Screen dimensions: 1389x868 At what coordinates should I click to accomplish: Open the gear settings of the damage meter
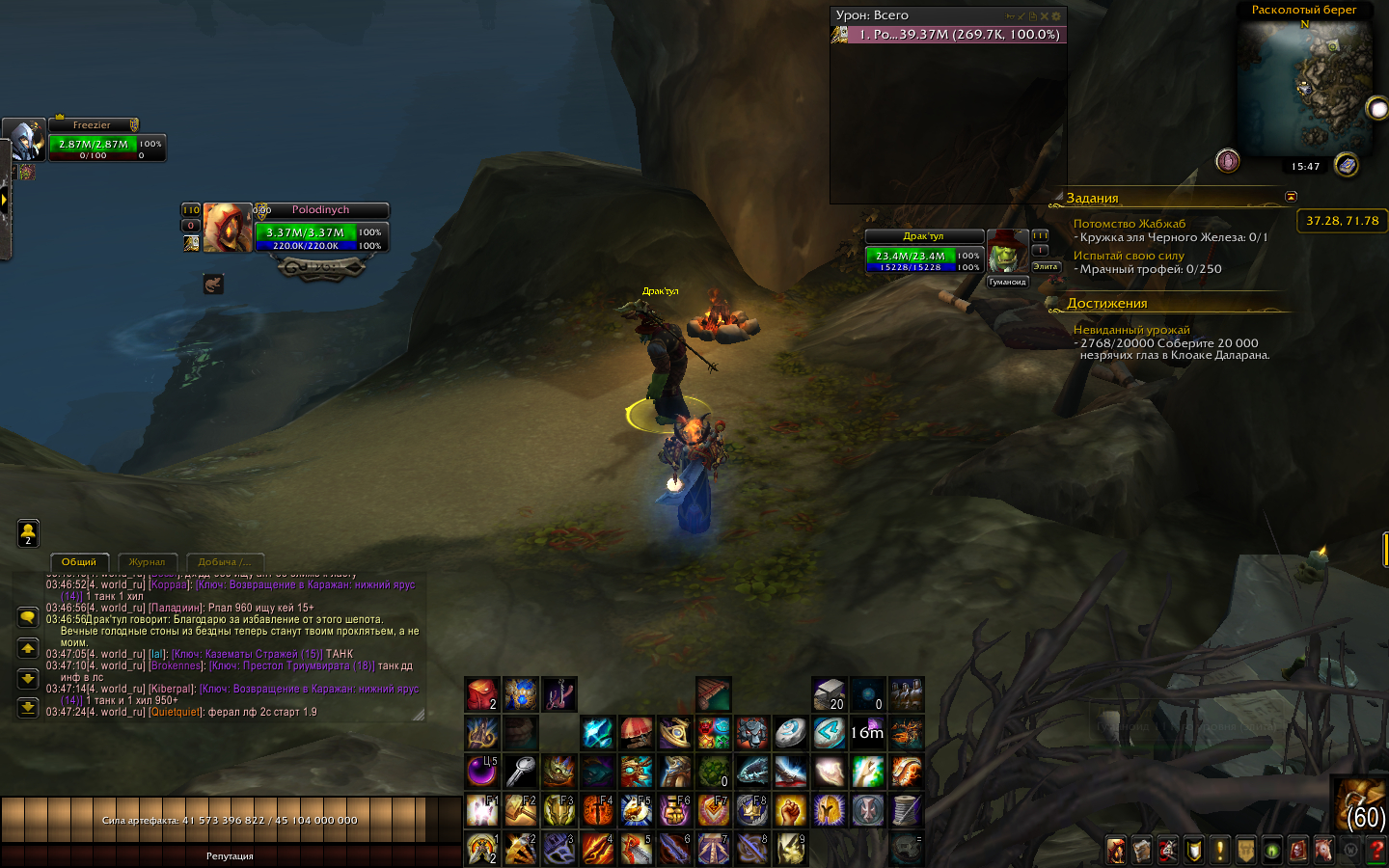[x=1056, y=16]
